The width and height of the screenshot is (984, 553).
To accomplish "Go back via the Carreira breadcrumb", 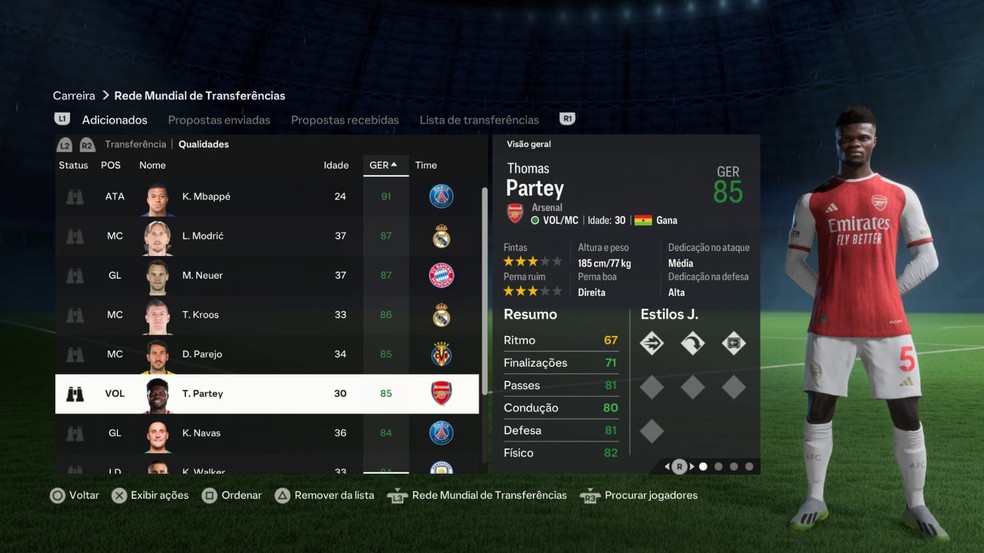I will coord(74,96).
